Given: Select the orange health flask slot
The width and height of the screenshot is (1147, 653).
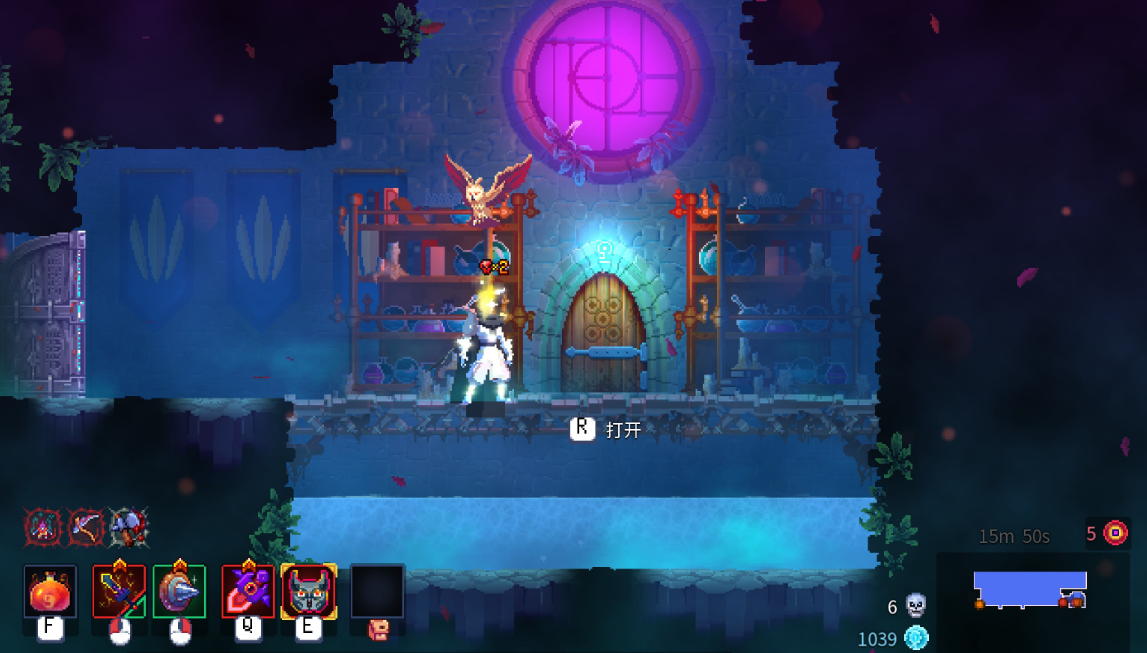Looking at the screenshot, I should [x=50, y=592].
